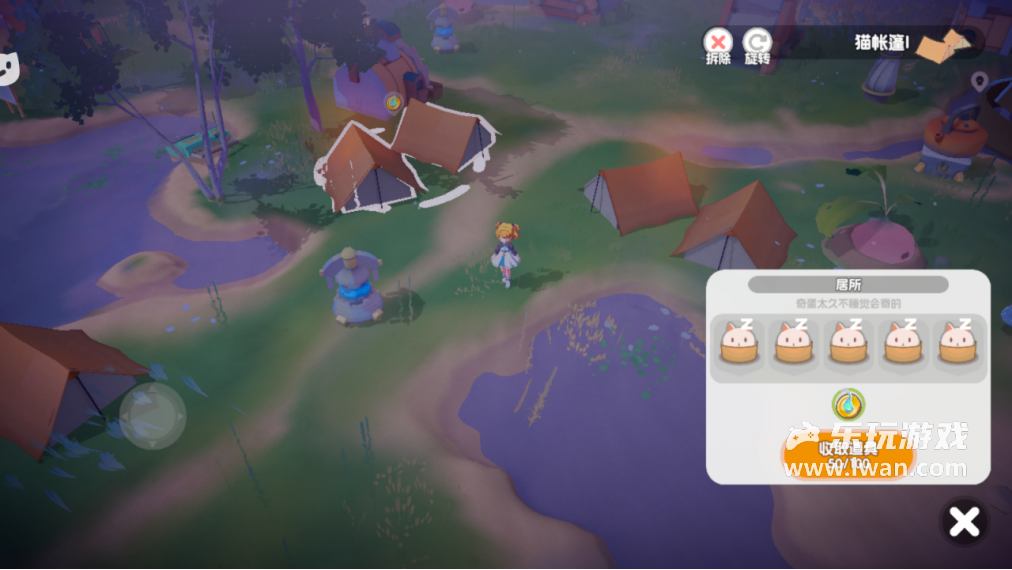Tap the 拆除 (demolish) button
1012x570 pixels.
pyautogui.click(x=718, y=43)
